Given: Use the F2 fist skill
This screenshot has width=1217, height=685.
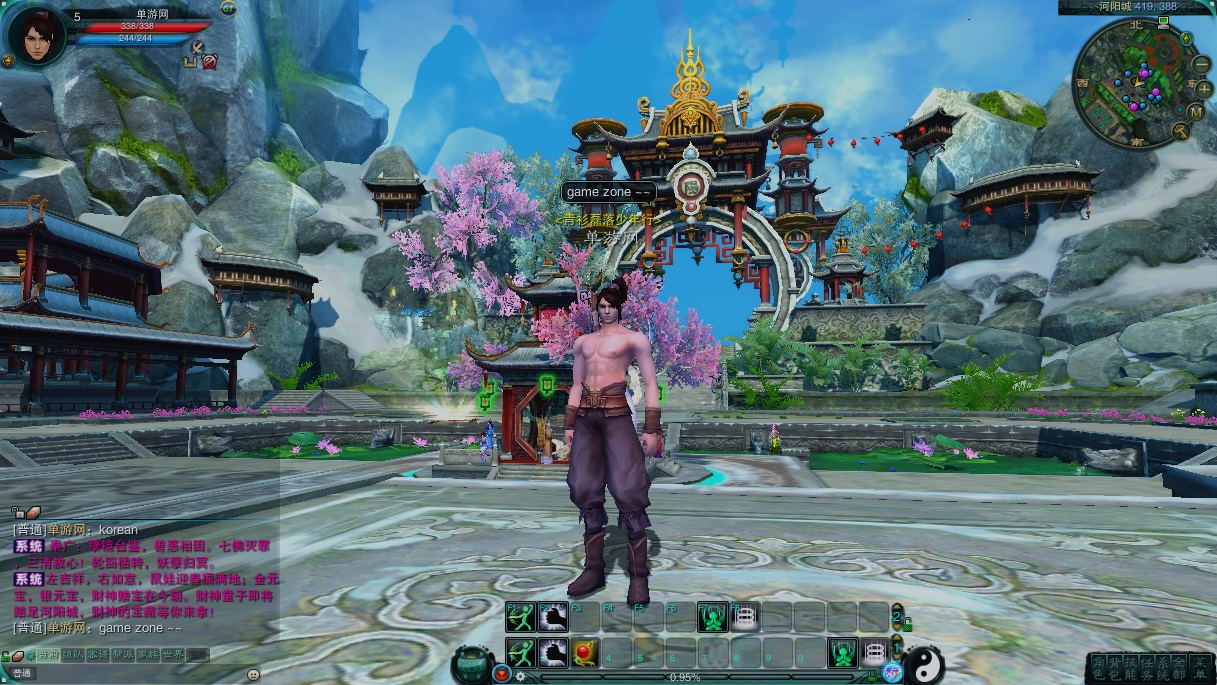Looking at the screenshot, I should click(x=553, y=618).
